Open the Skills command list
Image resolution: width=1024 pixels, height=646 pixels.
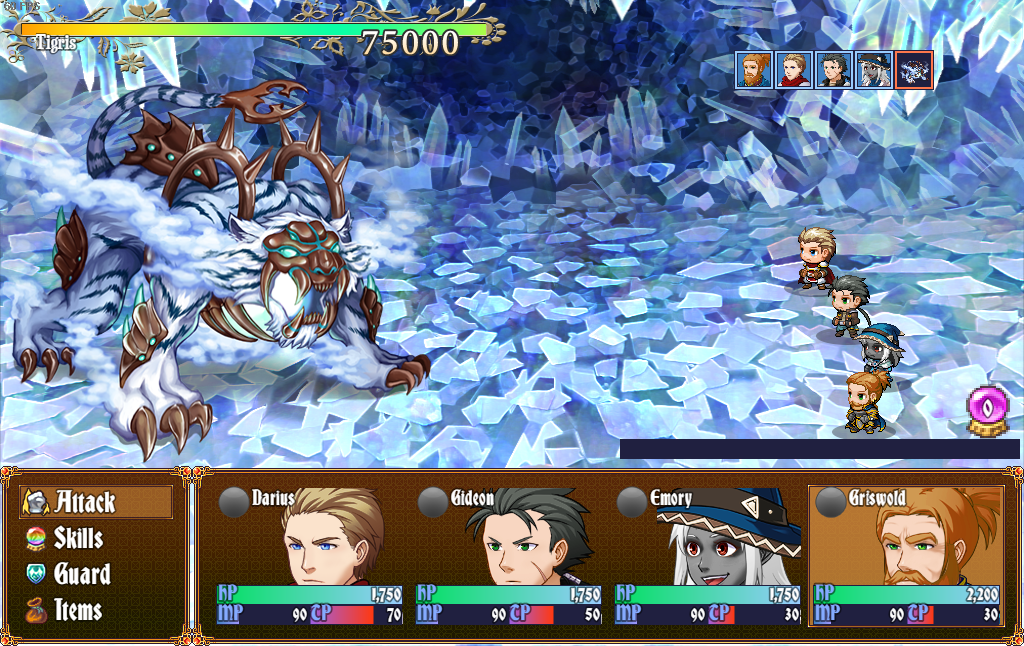pos(78,538)
